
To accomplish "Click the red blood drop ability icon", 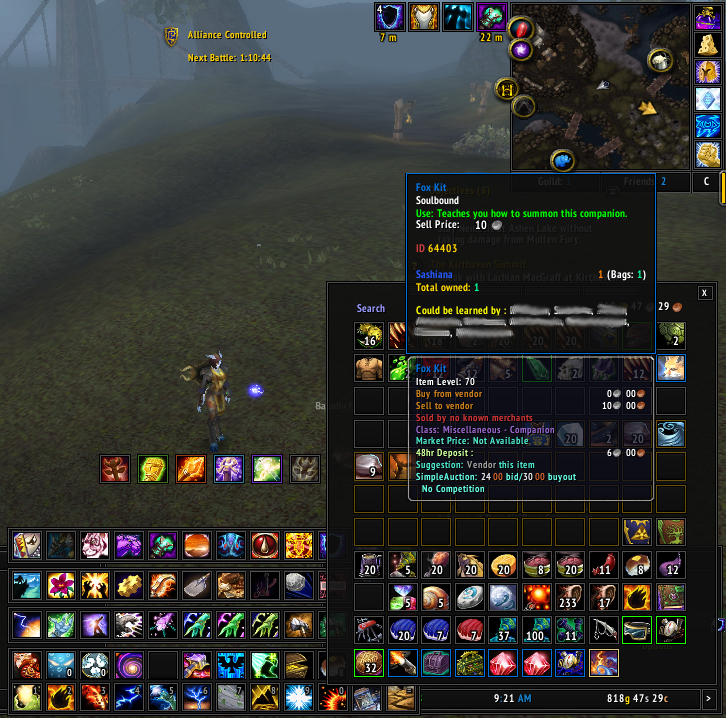I will point(264,546).
